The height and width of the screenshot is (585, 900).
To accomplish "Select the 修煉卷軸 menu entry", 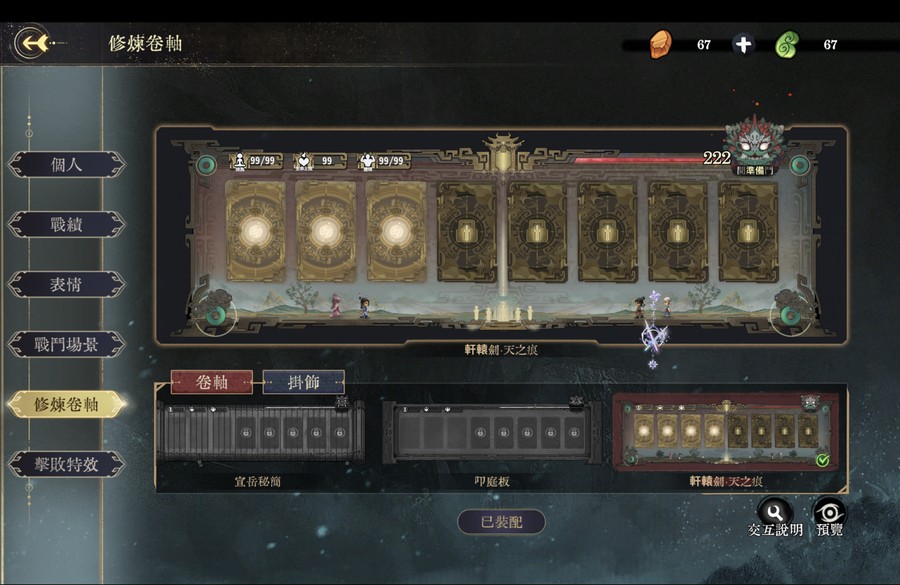I will pos(67,404).
